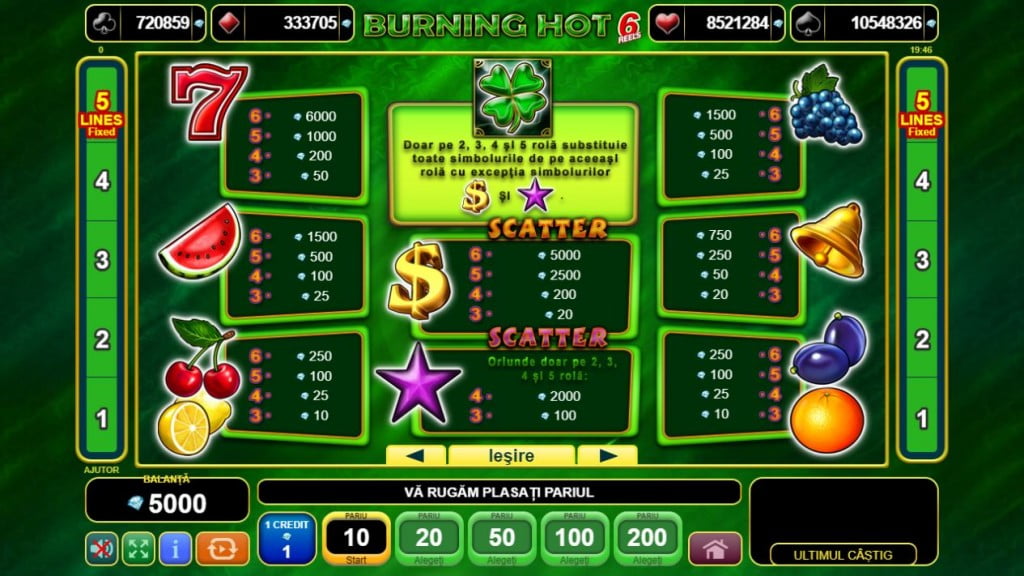Close the paytable with Ieșire

pos(510,456)
